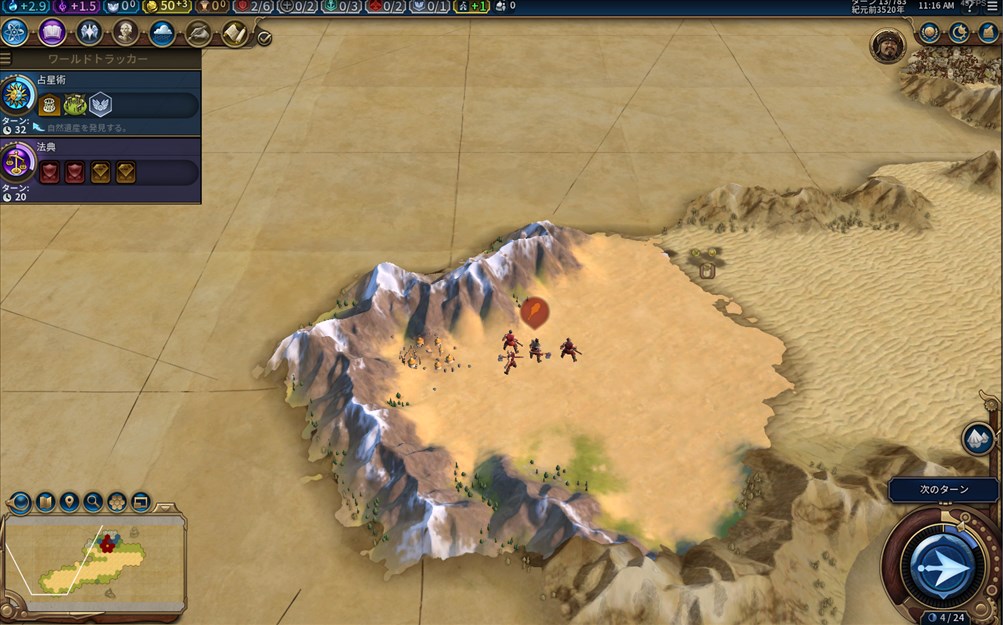Open the civics tree book icon
The image size is (1003, 625).
coord(52,33)
